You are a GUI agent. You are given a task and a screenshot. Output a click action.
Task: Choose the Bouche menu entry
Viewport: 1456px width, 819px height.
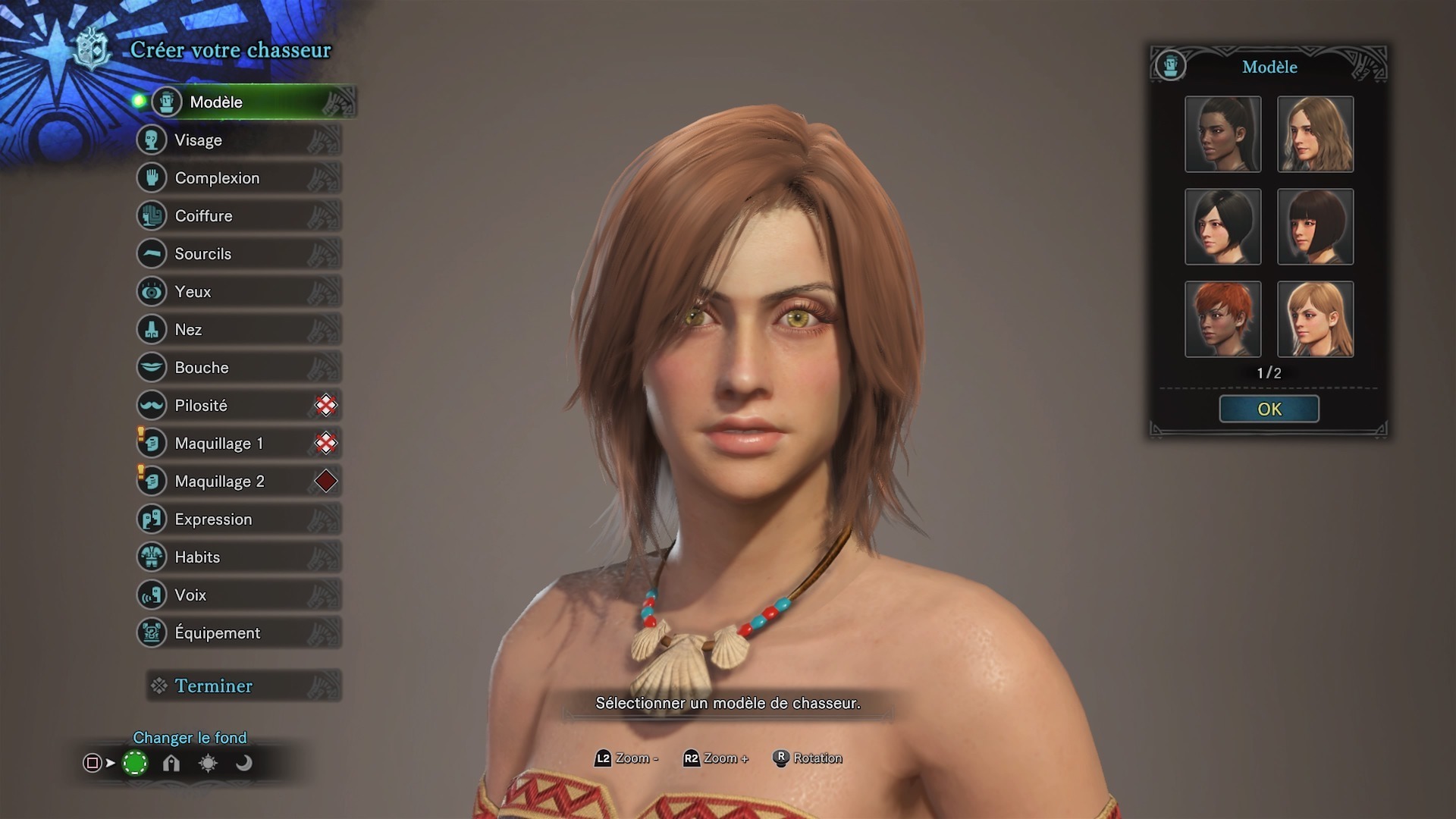coord(238,368)
